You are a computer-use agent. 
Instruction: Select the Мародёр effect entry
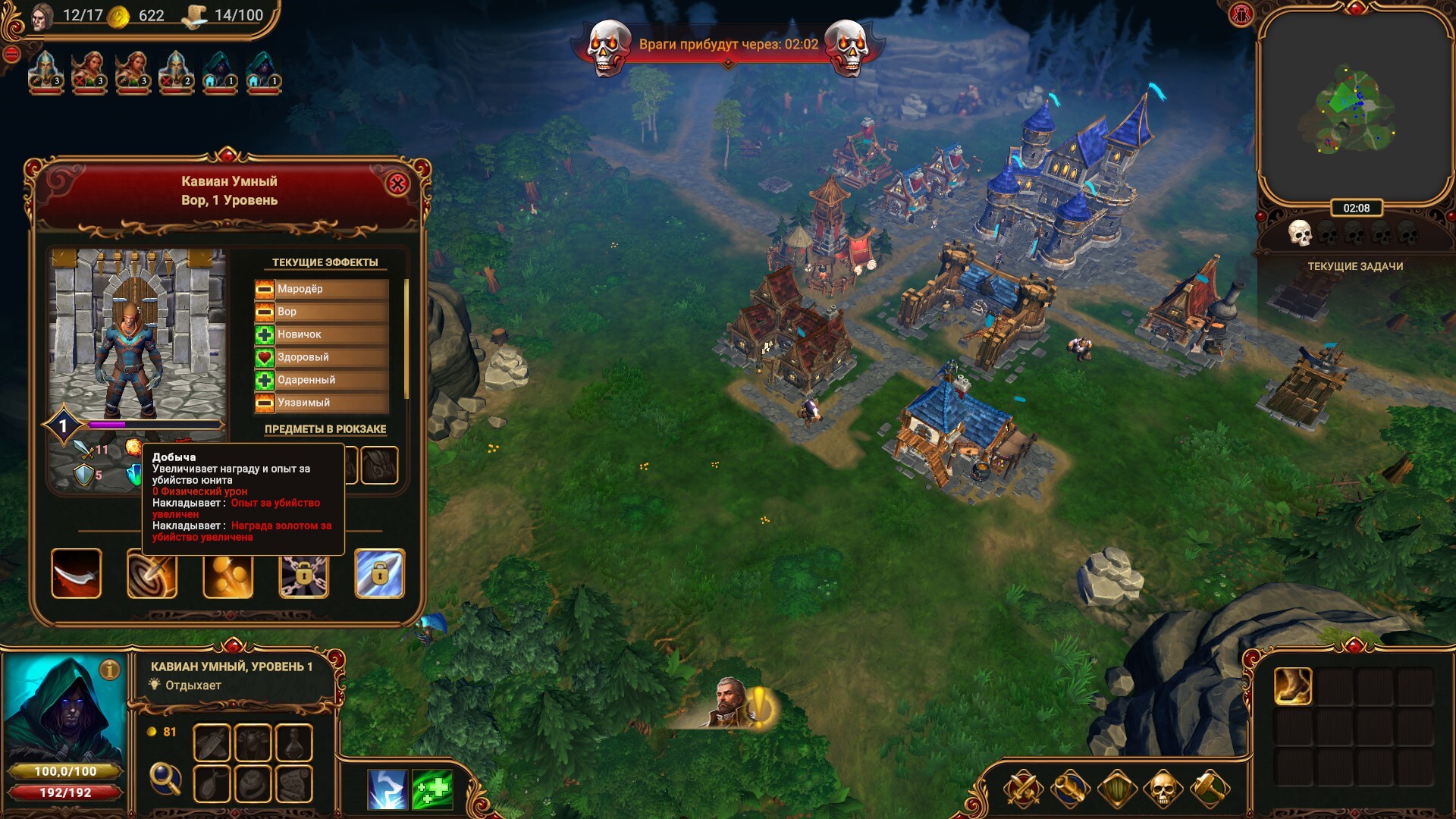coord(322,289)
